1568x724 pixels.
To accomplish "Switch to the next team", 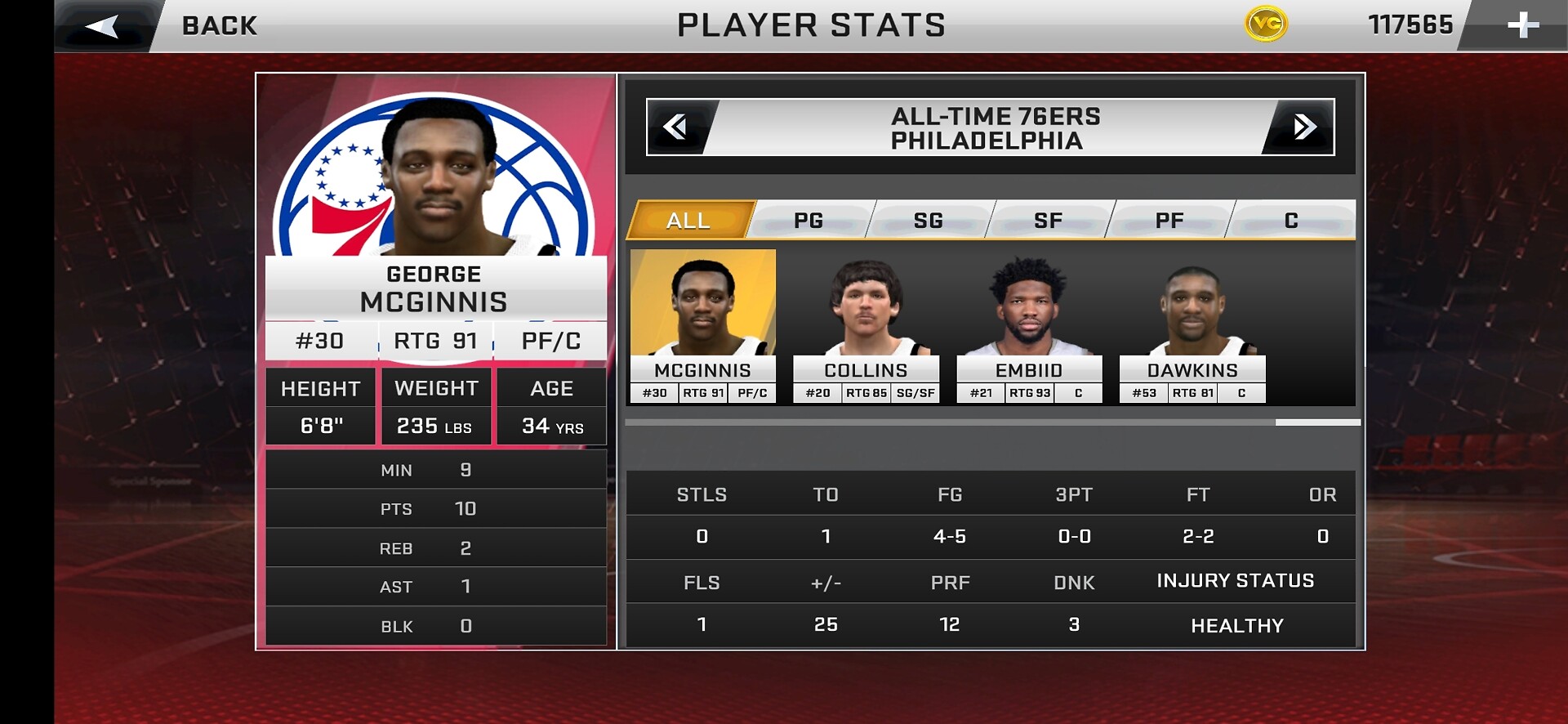I will (1303, 127).
